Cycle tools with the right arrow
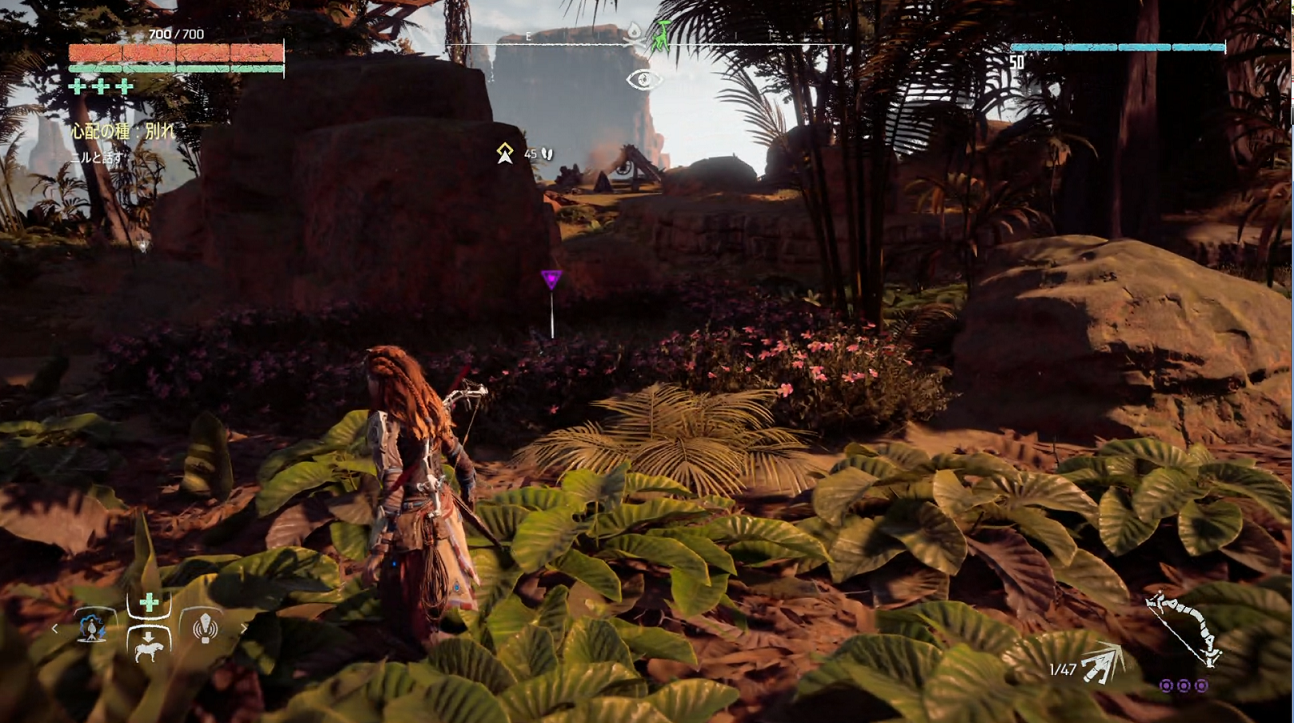 [243, 629]
